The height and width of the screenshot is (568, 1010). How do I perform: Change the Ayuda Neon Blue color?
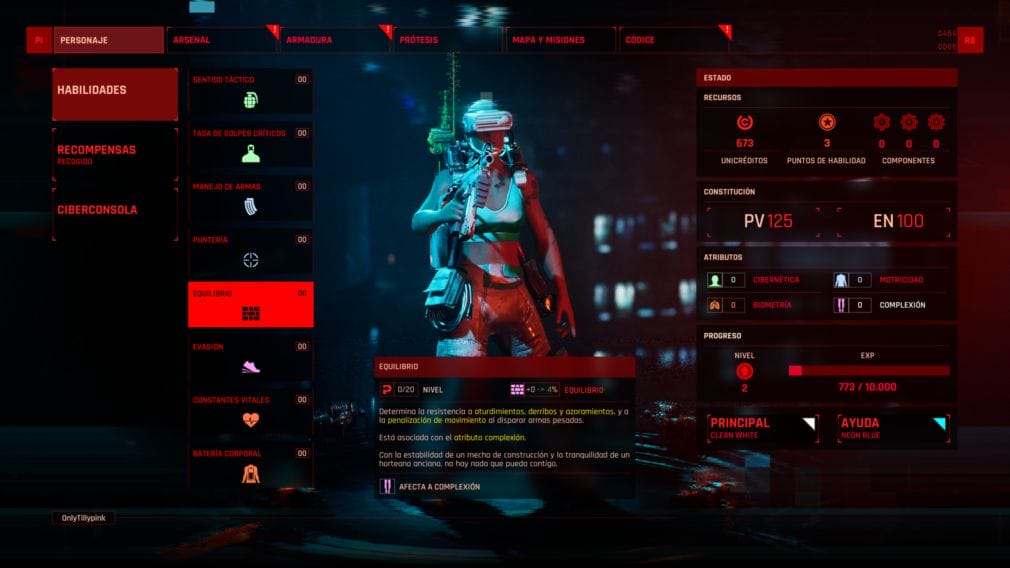892,428
